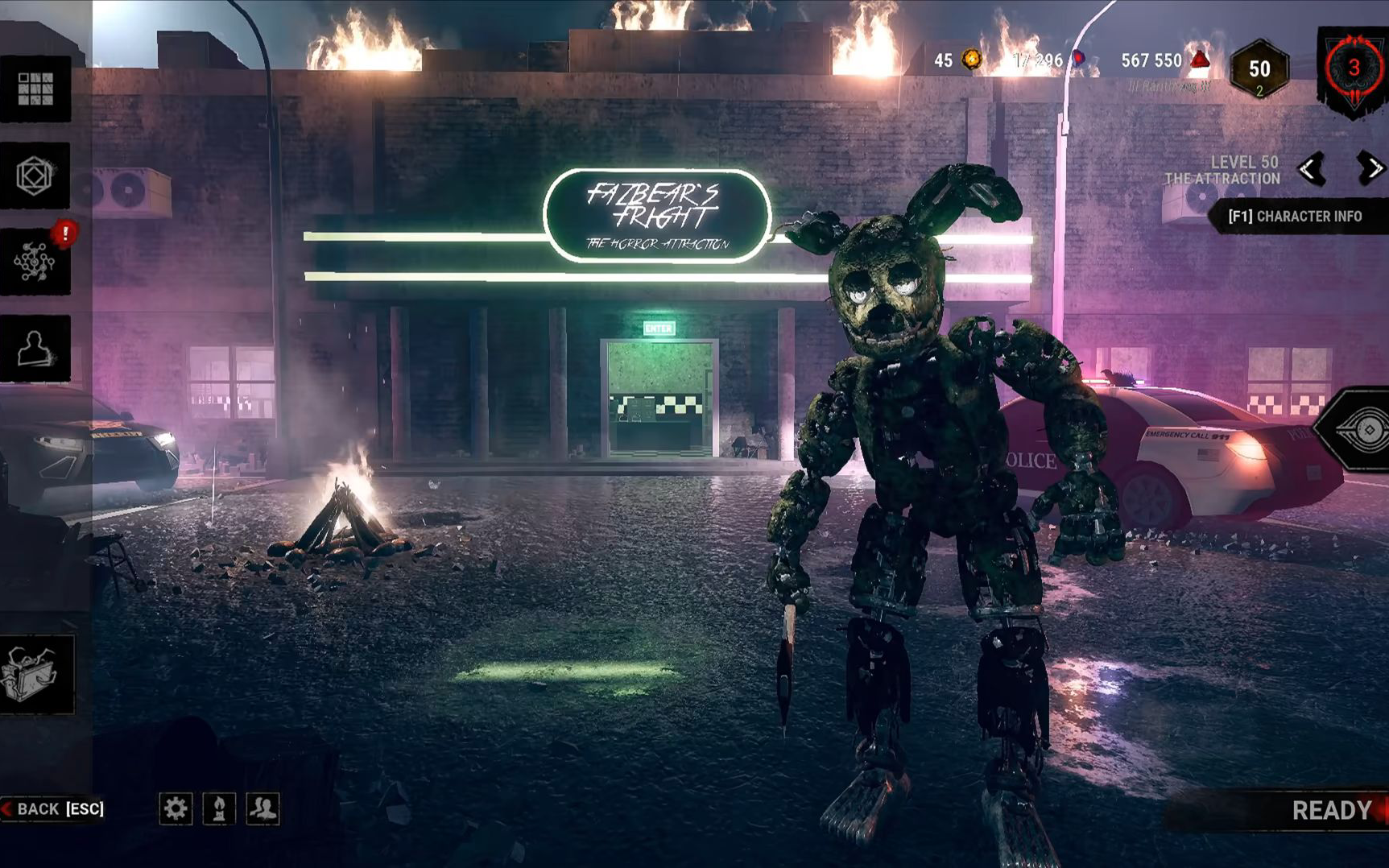This screenshot has width=1389, height=868.
Task: Click the level 50 hexagon badge
Action: 1259,70
